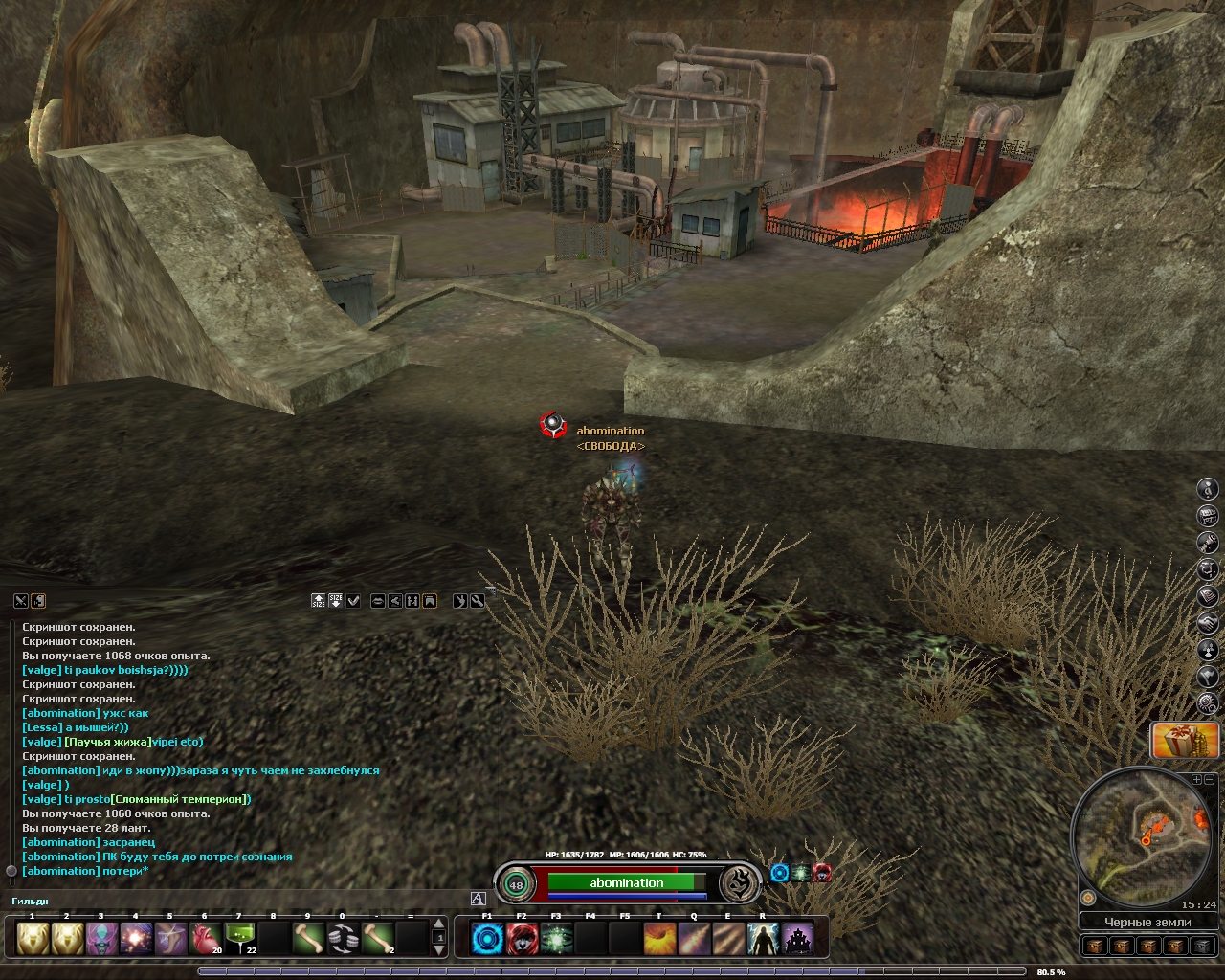
Task: Open the gift box shop button
Action: coord(1185,741)
